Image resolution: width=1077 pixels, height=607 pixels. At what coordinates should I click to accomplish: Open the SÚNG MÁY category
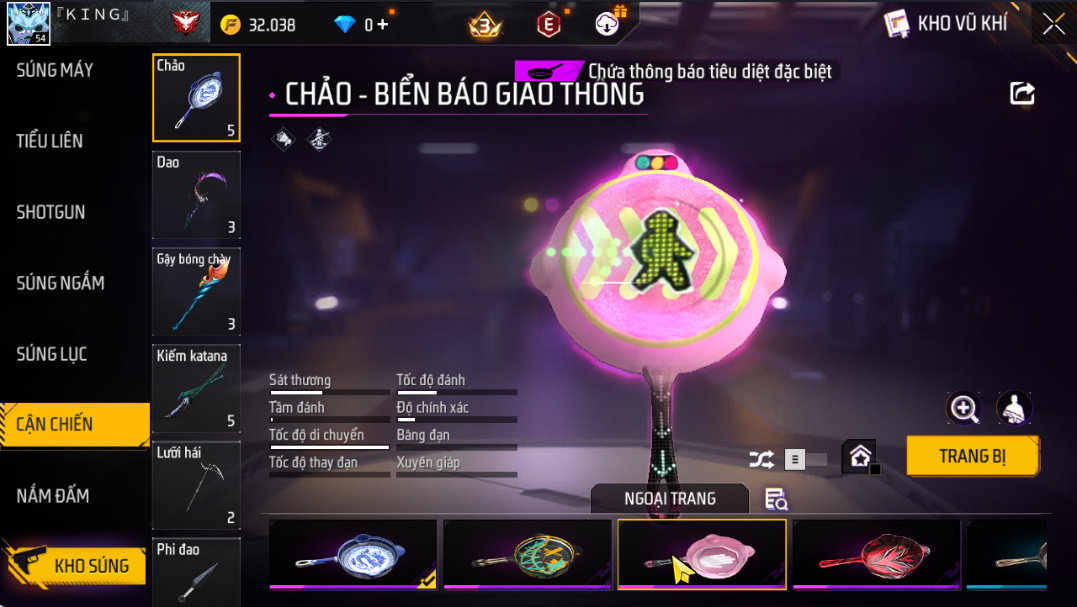pyautogui.click(x=55, y=70)
